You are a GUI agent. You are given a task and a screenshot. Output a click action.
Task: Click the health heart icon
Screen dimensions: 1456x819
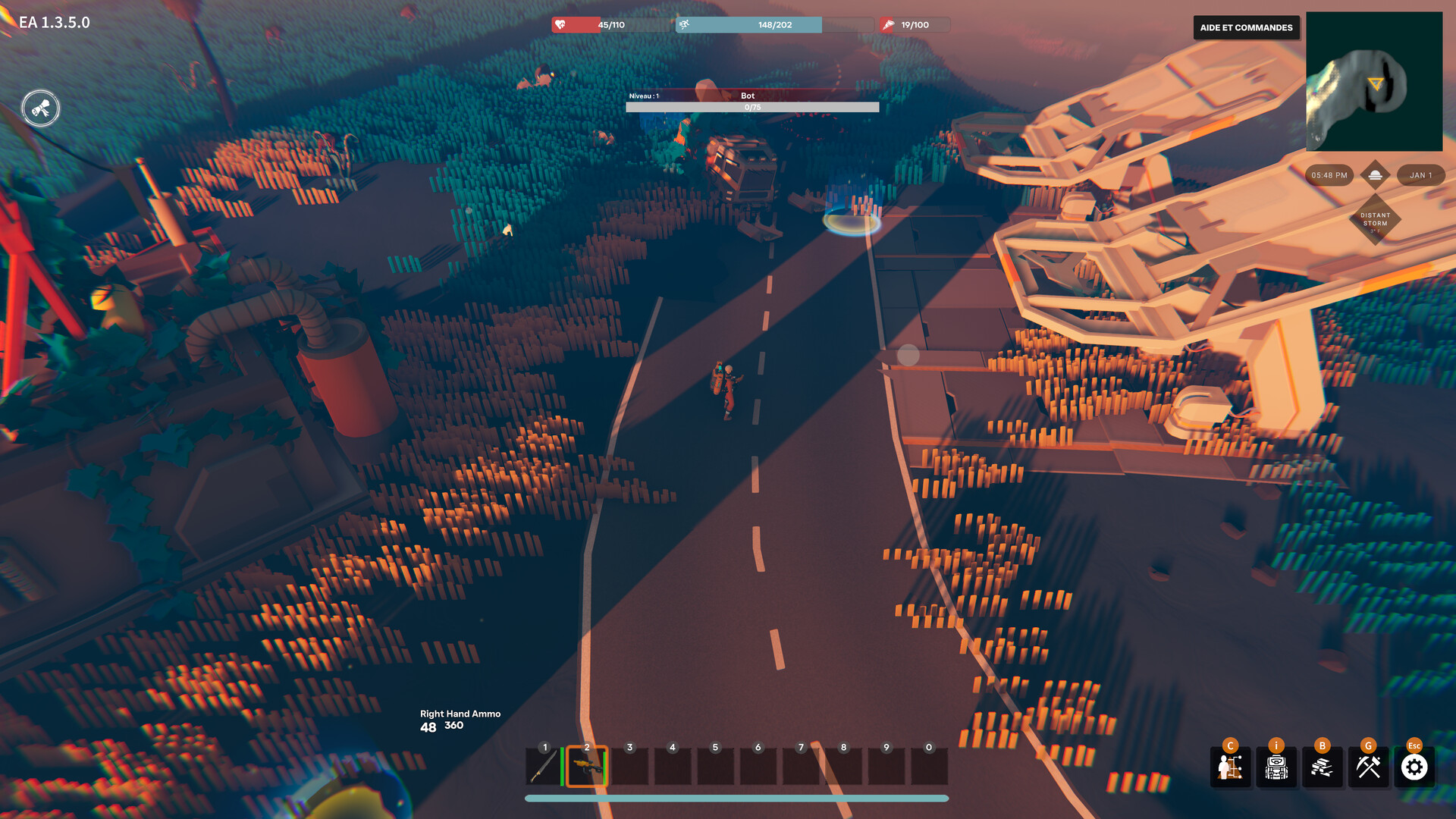[561, 24]
